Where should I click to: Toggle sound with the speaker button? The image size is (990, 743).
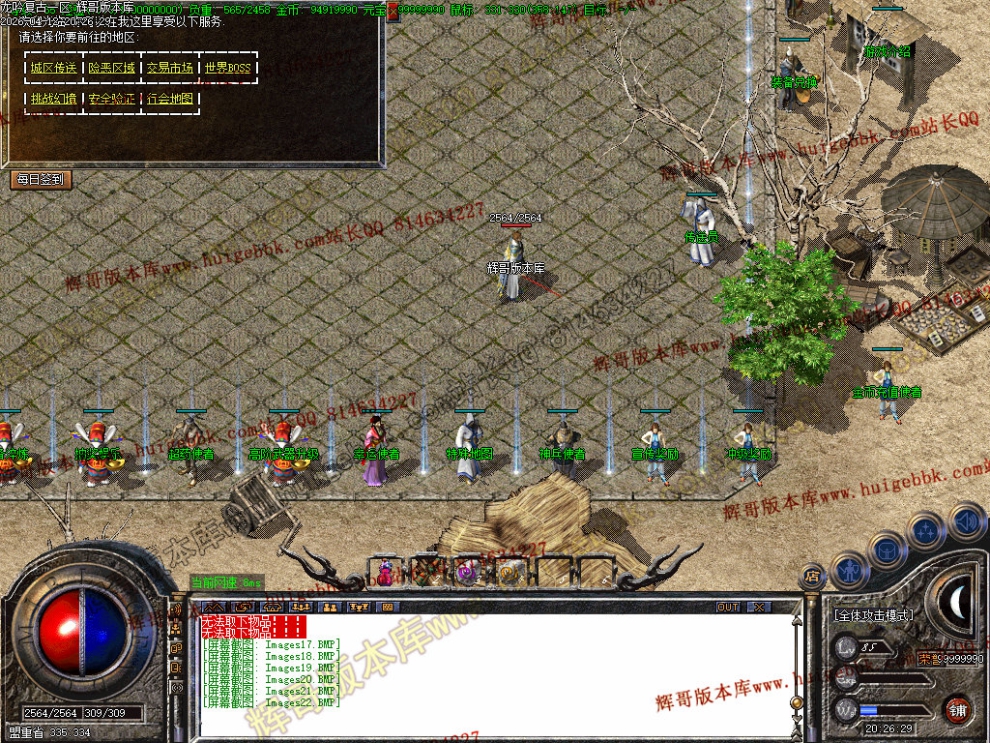(x=966, y=521)
